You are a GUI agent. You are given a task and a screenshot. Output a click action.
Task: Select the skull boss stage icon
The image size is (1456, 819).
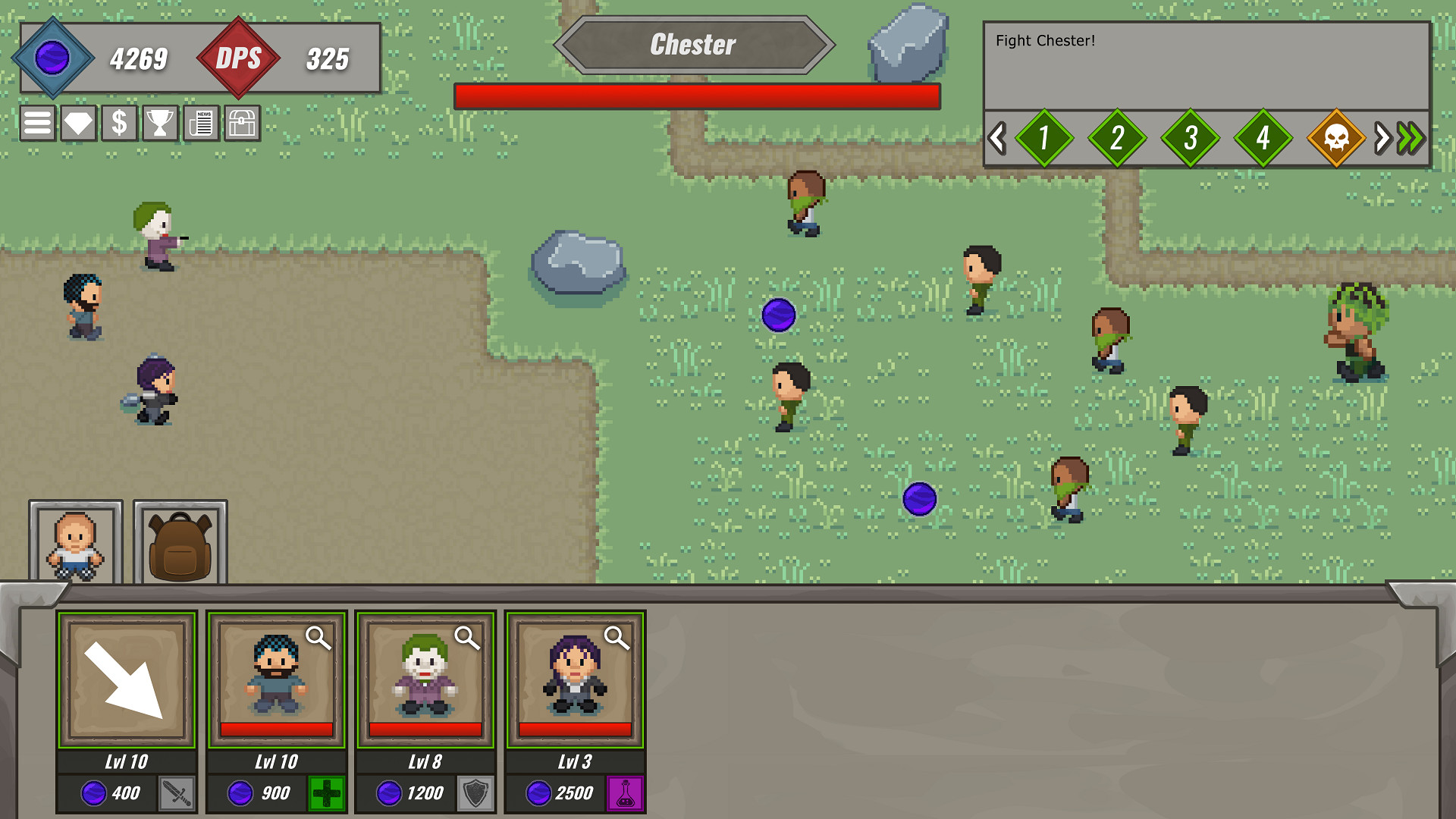(1335, 139)
